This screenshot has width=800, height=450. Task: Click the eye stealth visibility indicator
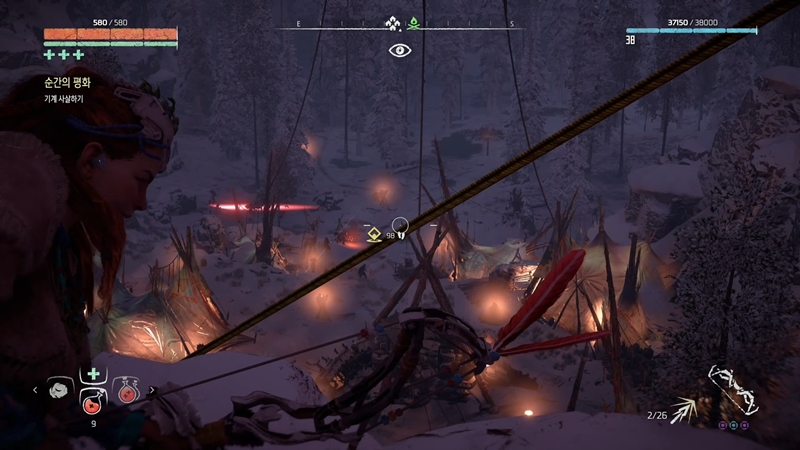click(x=399, y=49)
